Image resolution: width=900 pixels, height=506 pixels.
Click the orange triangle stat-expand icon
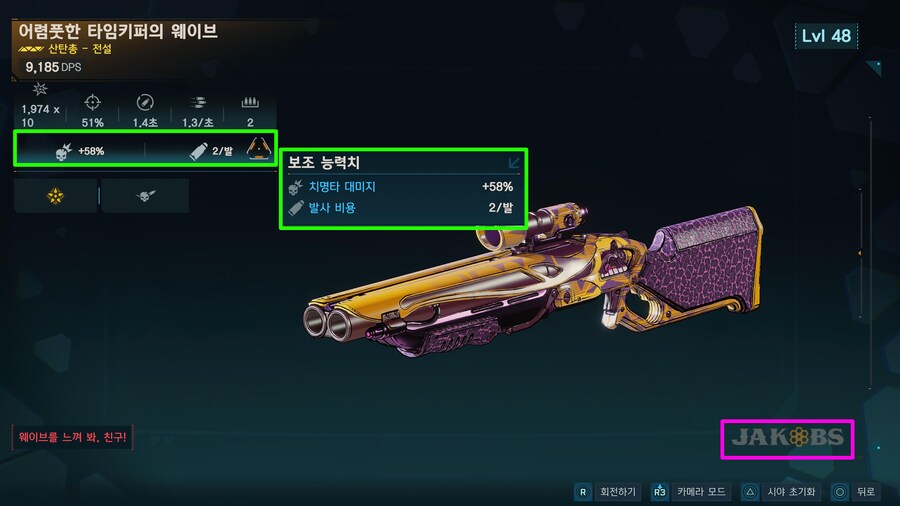[260, 150]
